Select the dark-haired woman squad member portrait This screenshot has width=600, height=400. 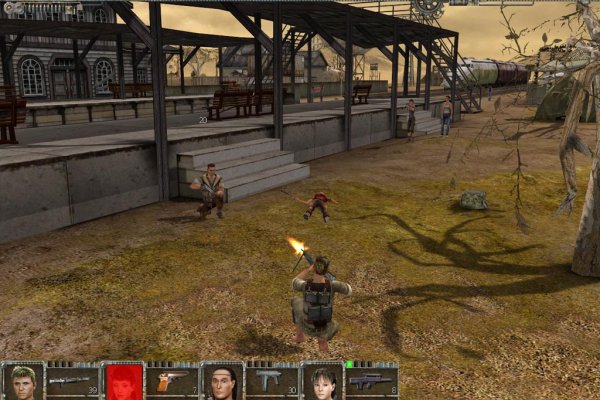(322, 382)
